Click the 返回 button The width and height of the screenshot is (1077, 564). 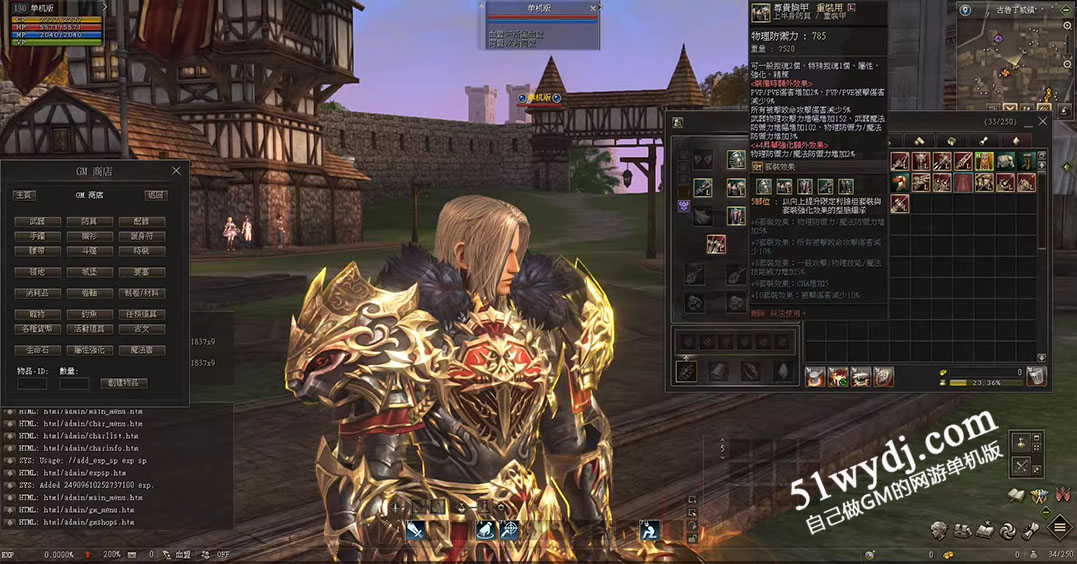pos(155,196)
